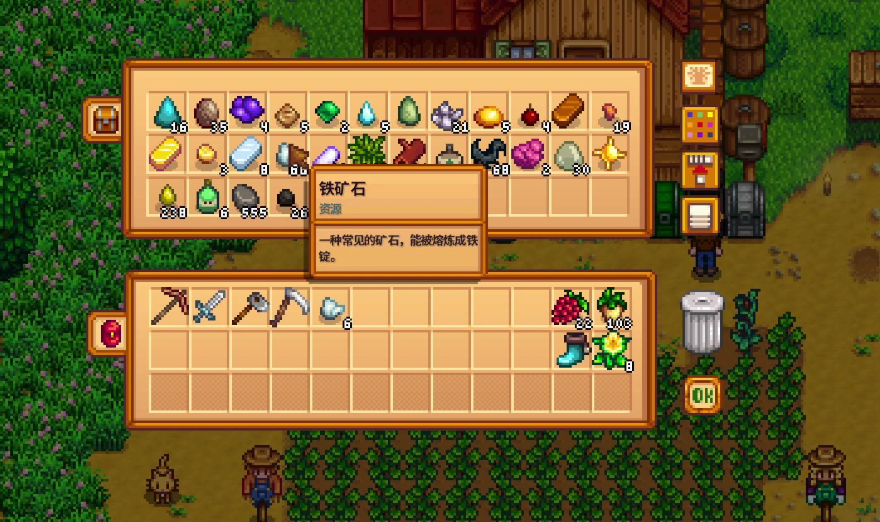Click the trash can
880x522 pixels.
click(702, 322)
